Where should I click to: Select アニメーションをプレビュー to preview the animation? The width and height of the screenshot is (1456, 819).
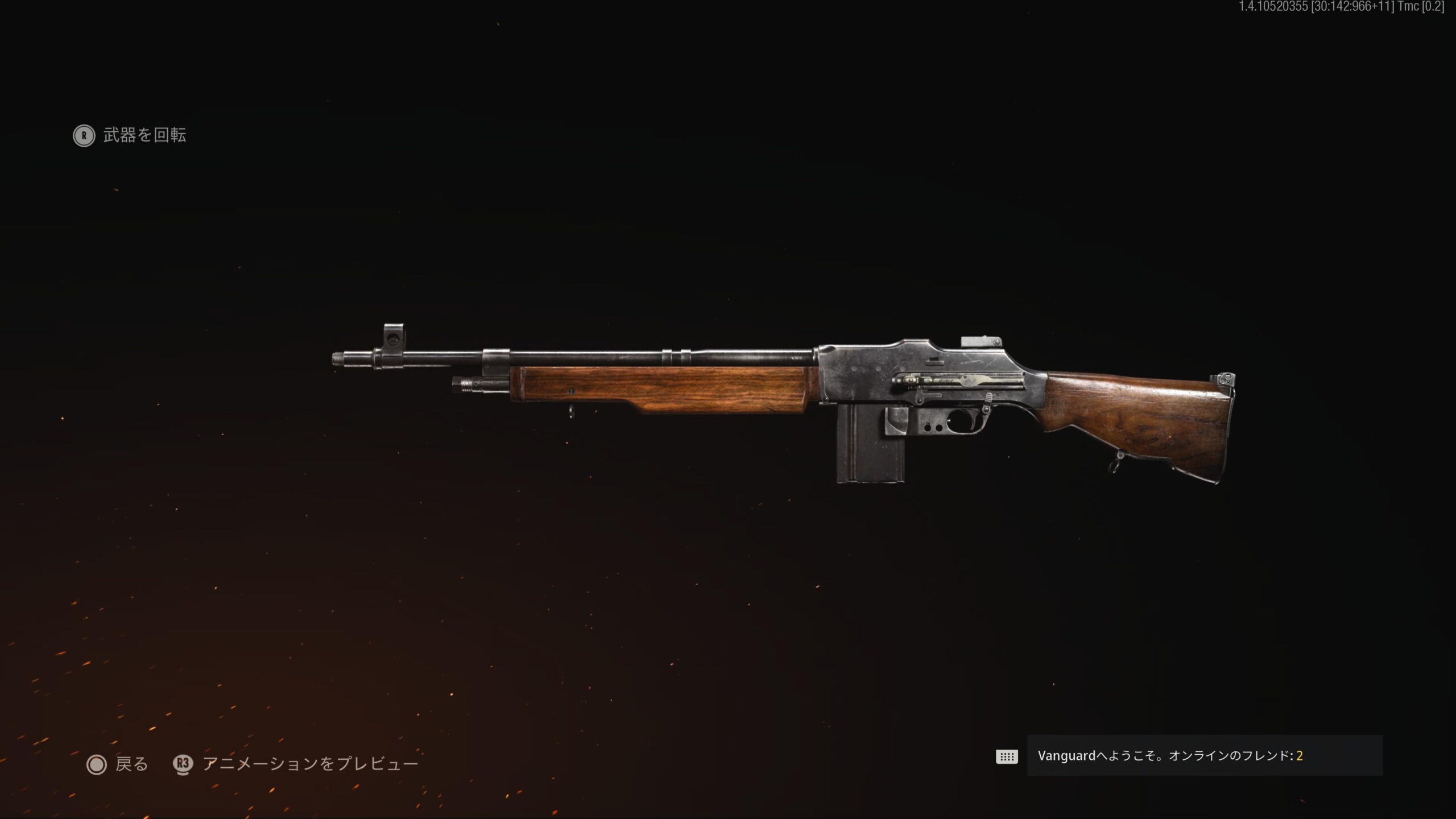[x=296, y=764]
